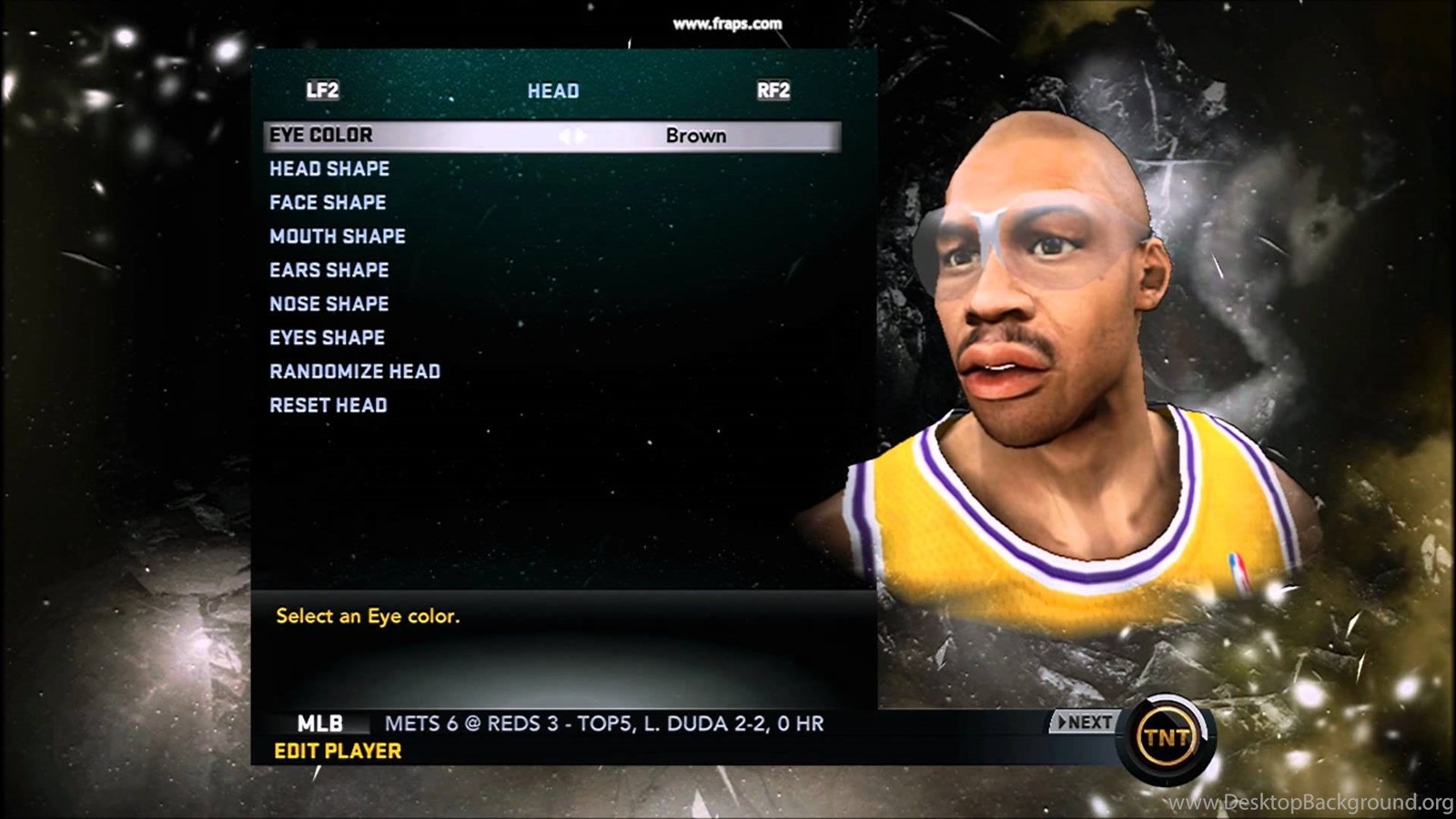Open Mouth Shape editing
Viewport: 1456px width, 819px height.
(338, 237)
